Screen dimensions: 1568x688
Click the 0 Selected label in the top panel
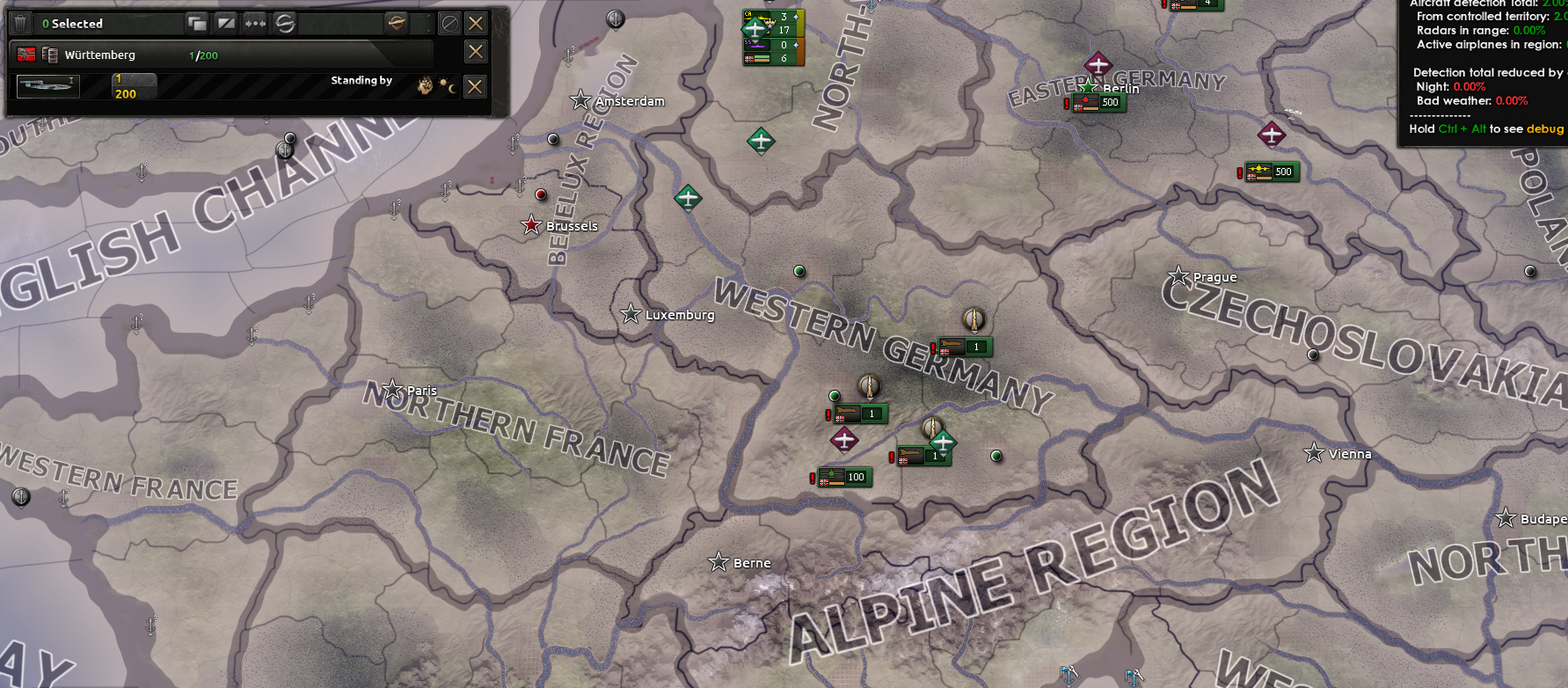(73, 23)
